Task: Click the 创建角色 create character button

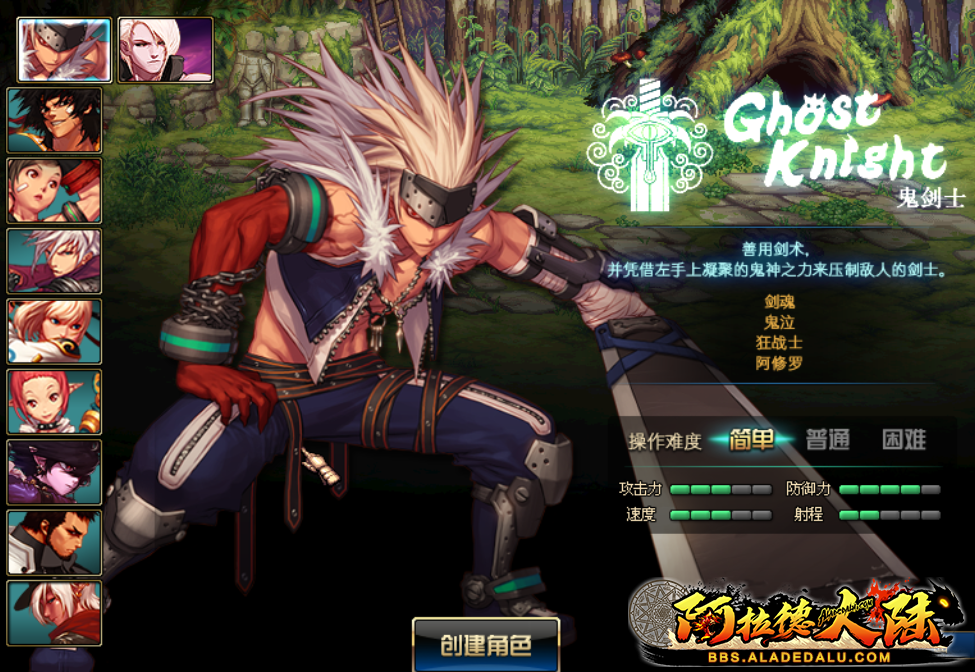Action: coord(486,645)
